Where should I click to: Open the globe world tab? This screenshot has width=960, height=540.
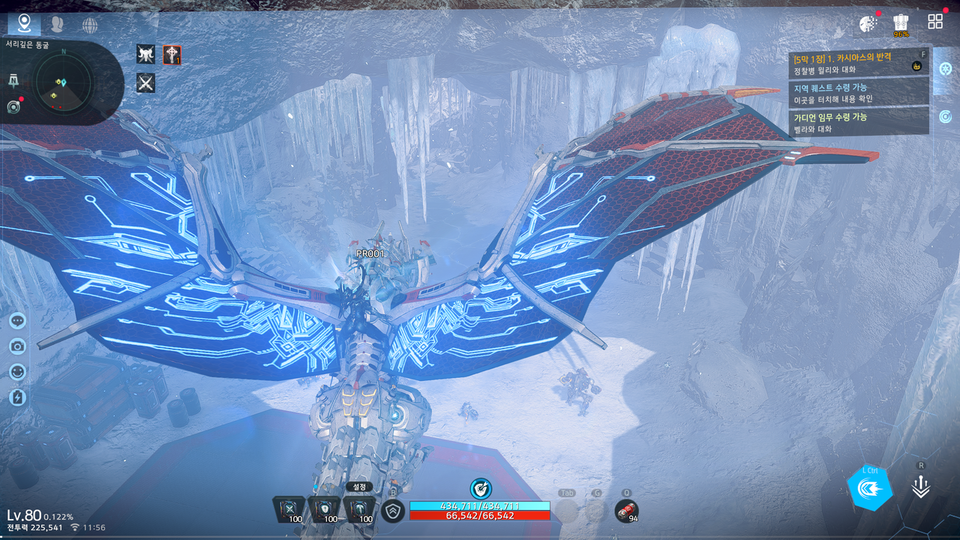coord(90,24)
